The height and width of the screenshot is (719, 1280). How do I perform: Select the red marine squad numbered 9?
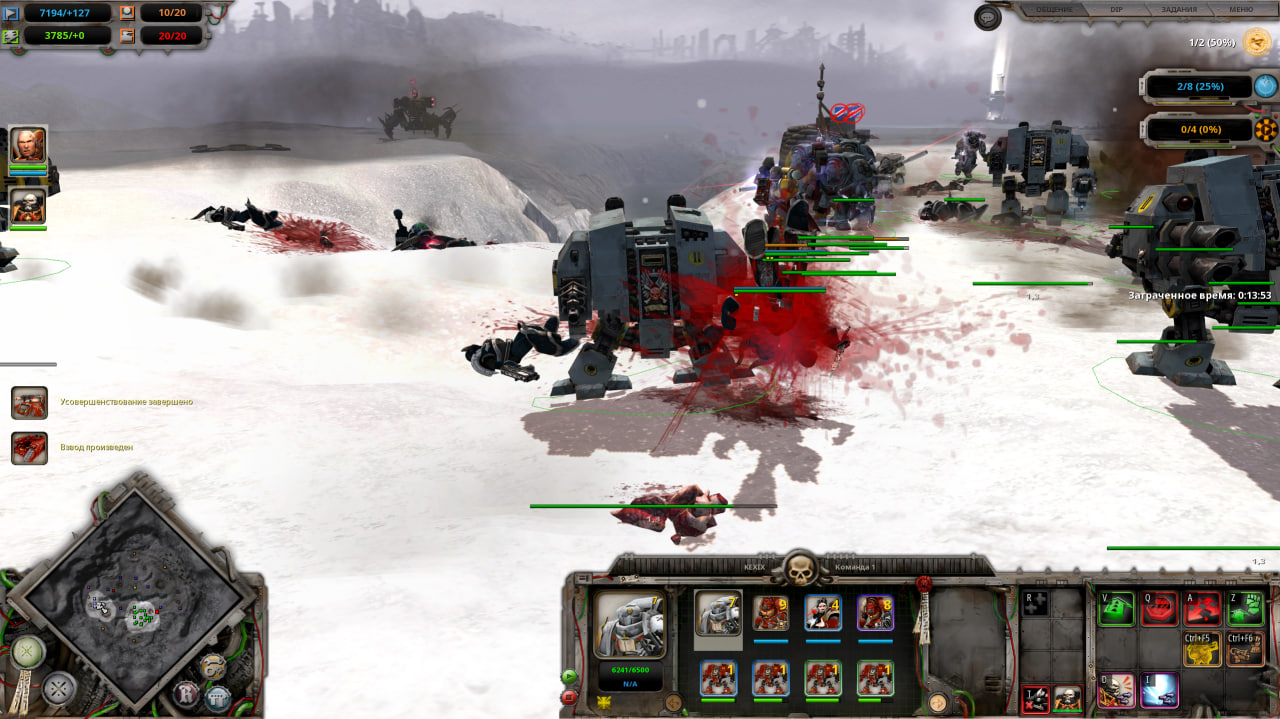point(770,613)
